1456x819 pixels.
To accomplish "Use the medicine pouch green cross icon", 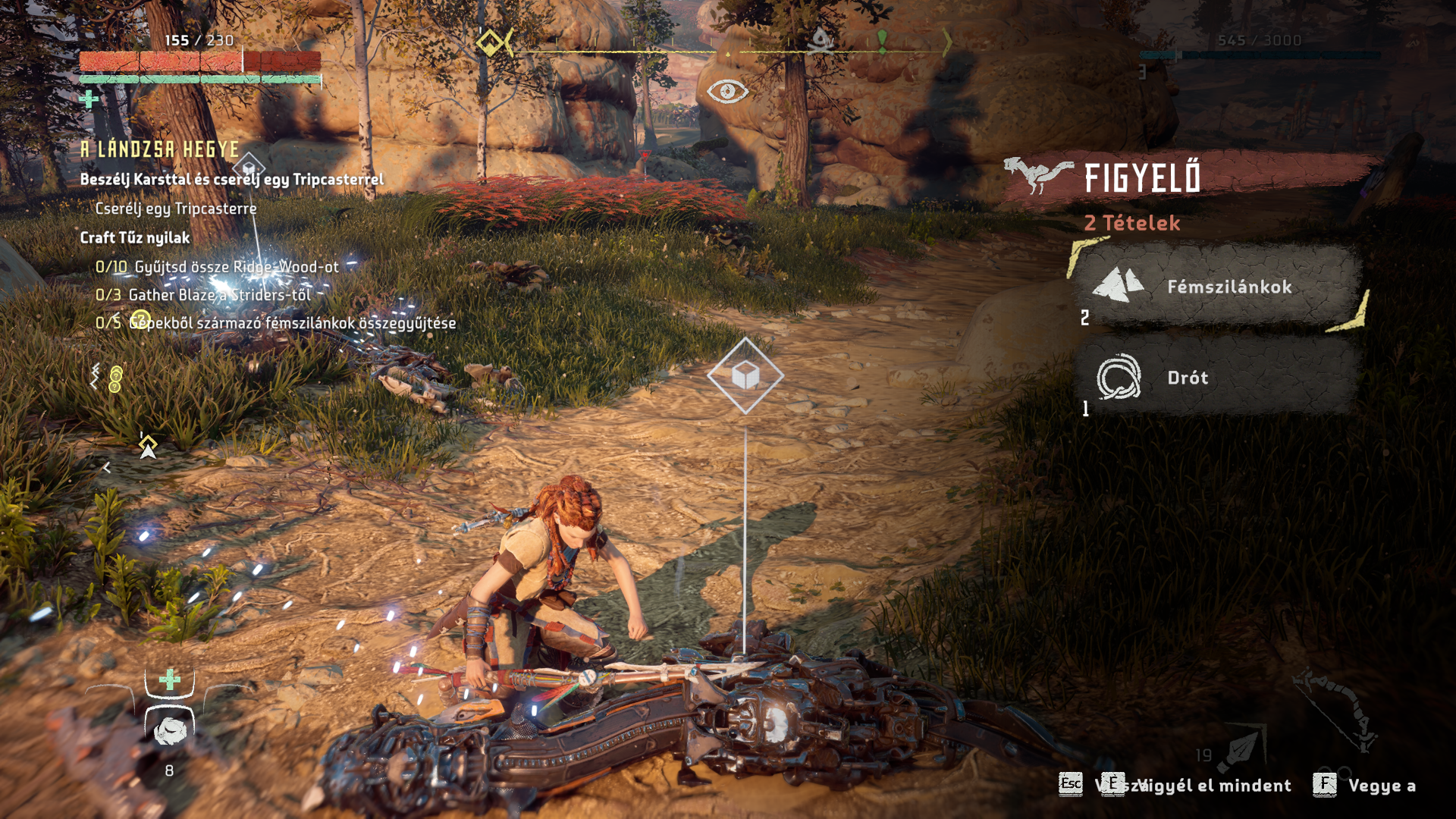I will (169, 679).
